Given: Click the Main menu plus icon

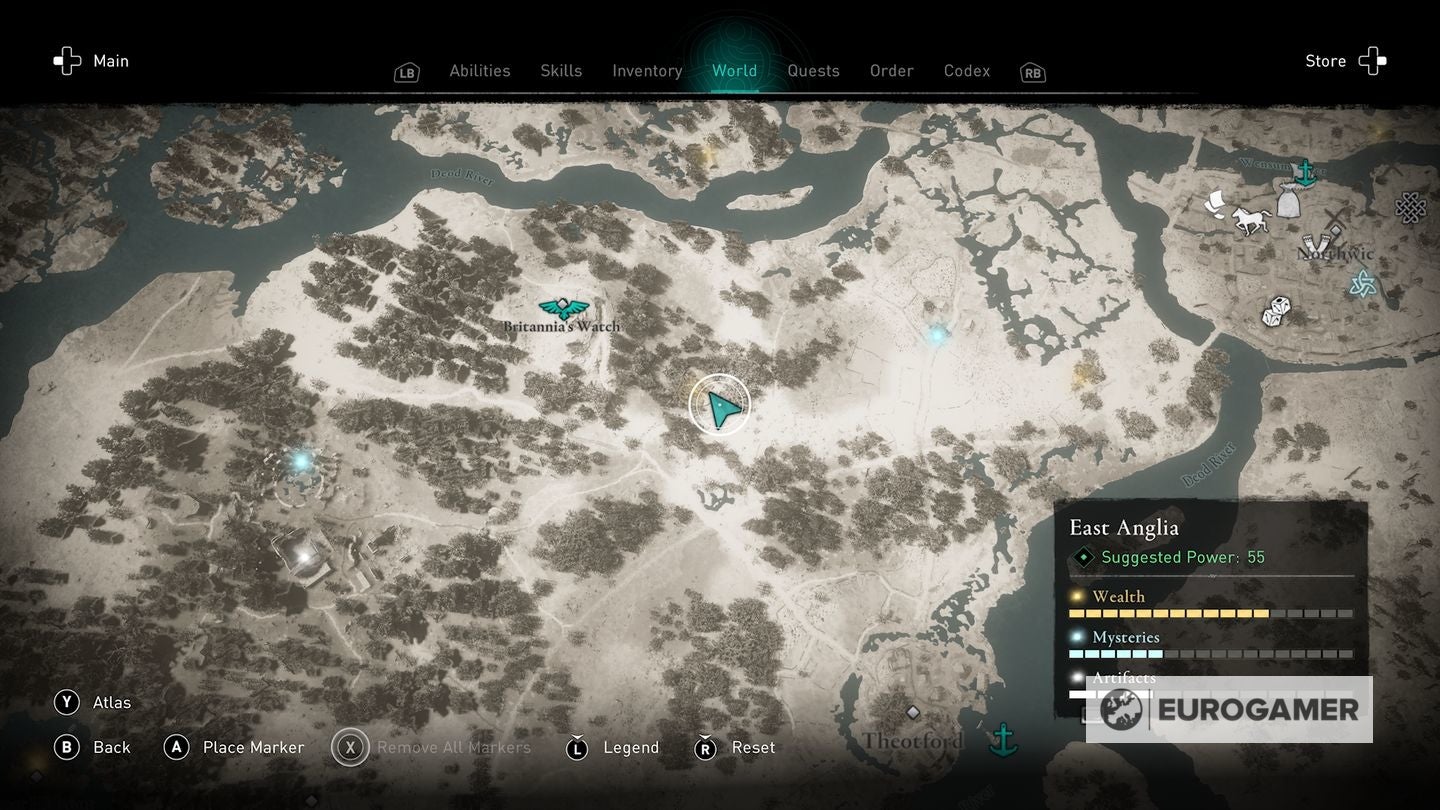Looking at the screenshot, I should [x=66, y=60].
